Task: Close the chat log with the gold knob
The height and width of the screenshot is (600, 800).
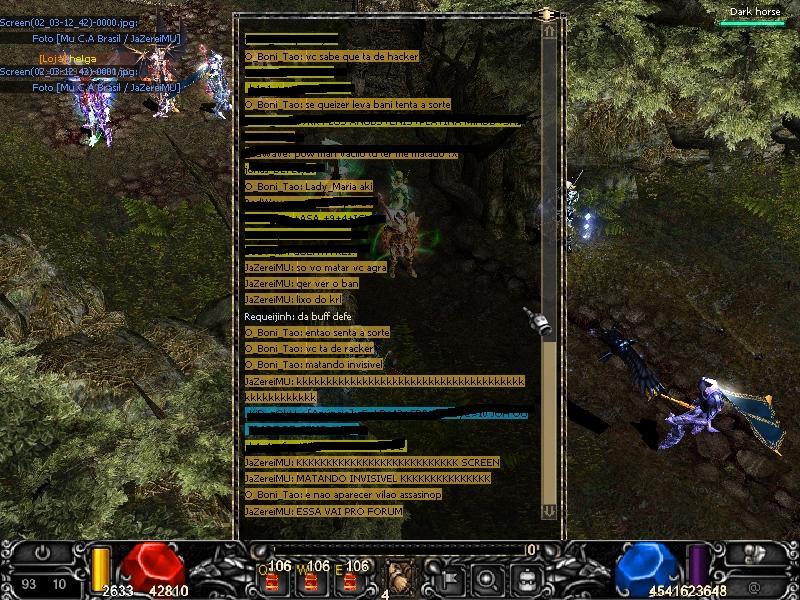Action: [546, 15]
